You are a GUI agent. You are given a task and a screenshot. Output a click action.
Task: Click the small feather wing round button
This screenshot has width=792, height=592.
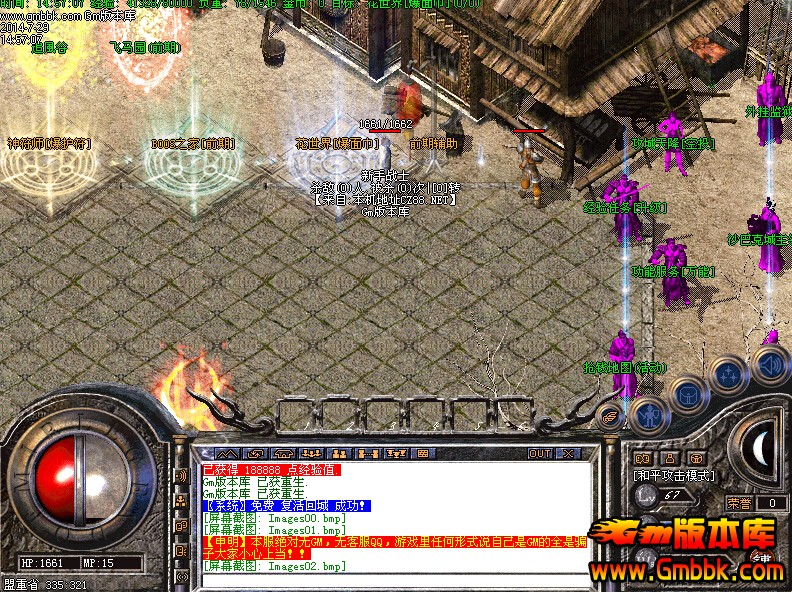(610, 413)
